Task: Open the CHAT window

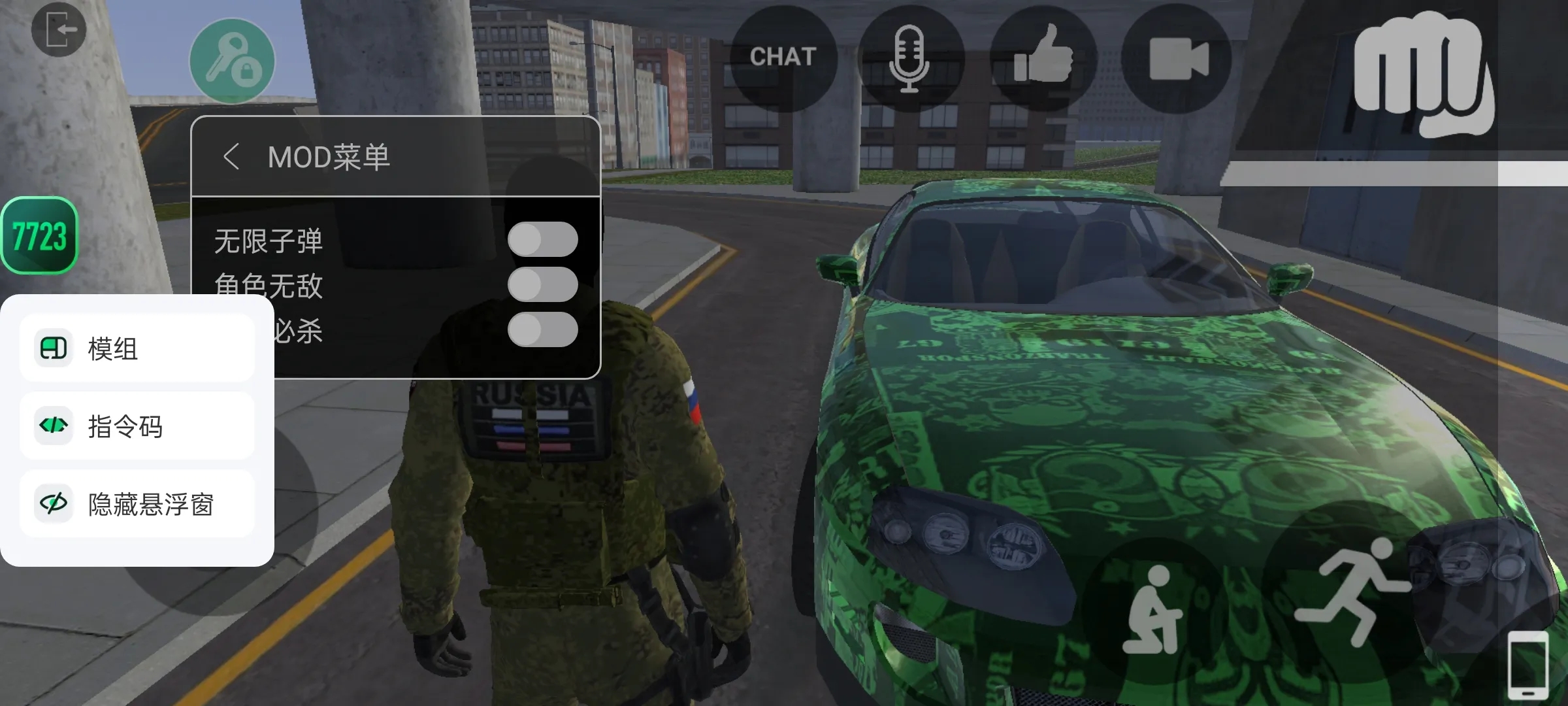Action: [783, 58]
